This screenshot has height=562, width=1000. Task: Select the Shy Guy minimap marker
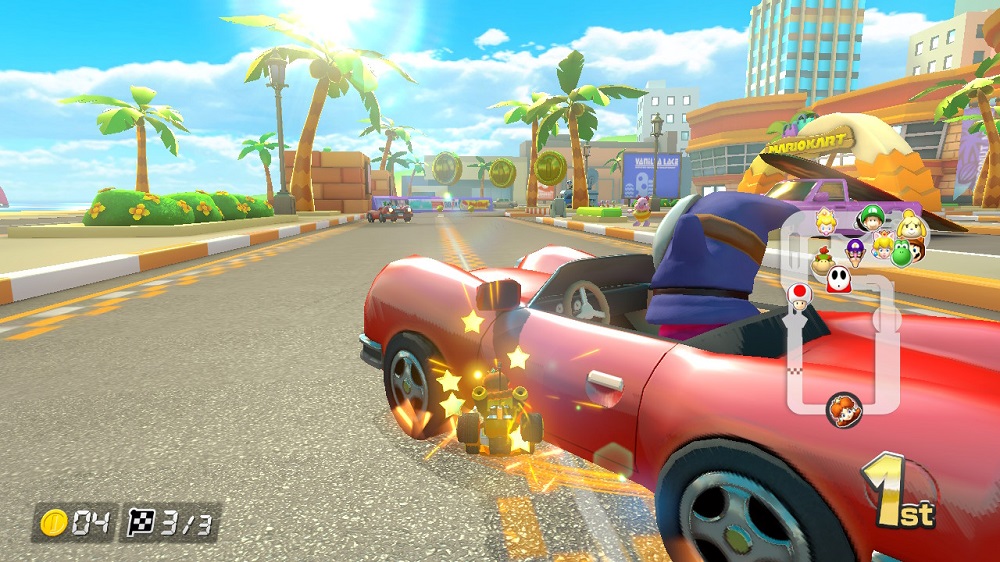click(838, 278)
